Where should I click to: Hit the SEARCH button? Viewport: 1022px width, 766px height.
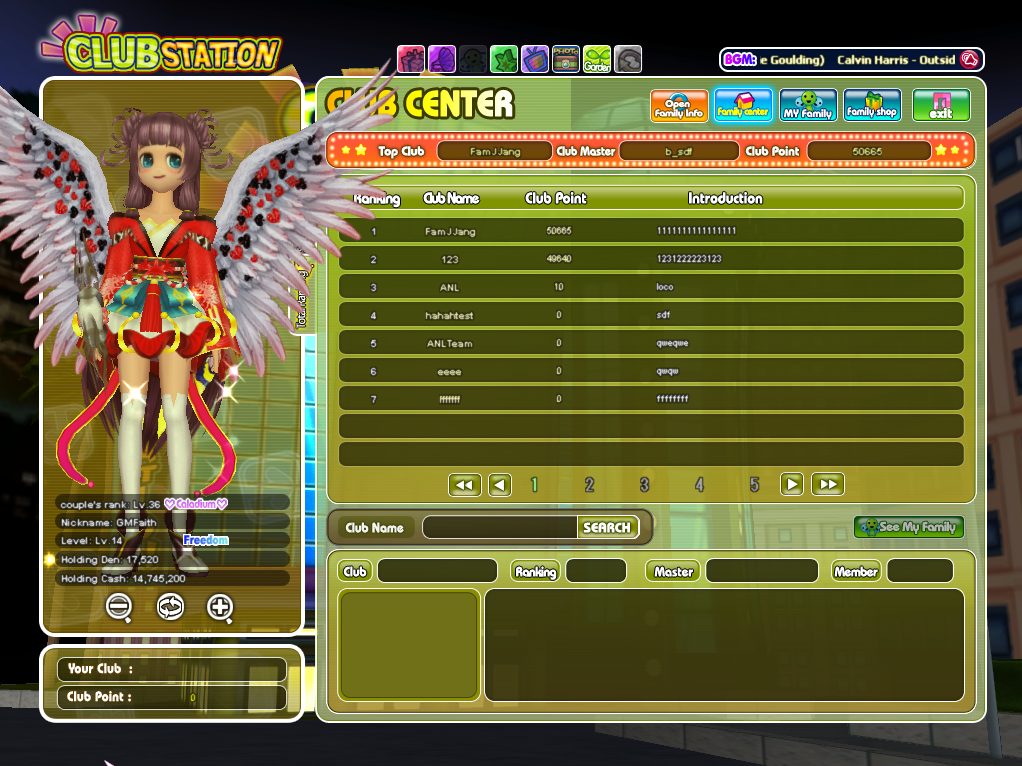607,527
